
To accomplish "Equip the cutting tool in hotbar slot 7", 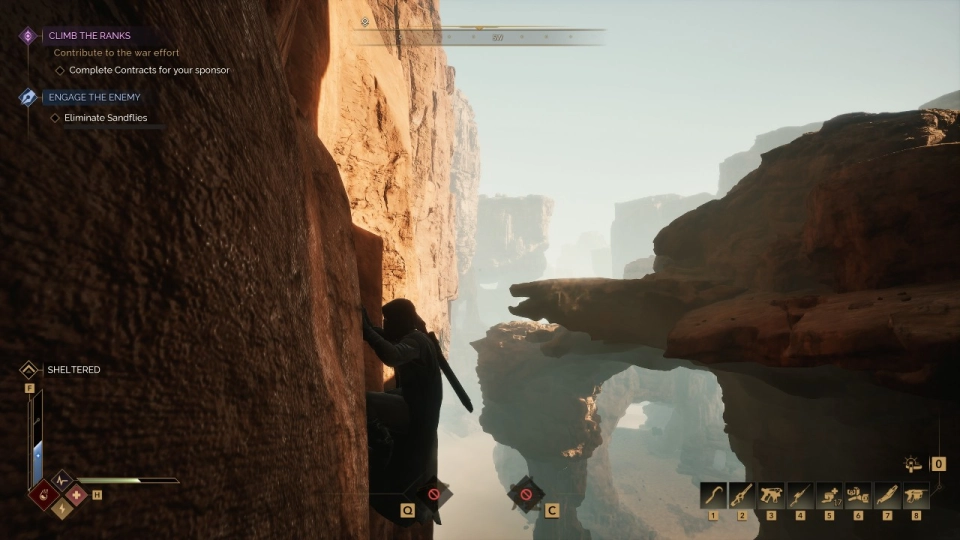I will pyautogui.click(x=887, y=494).
